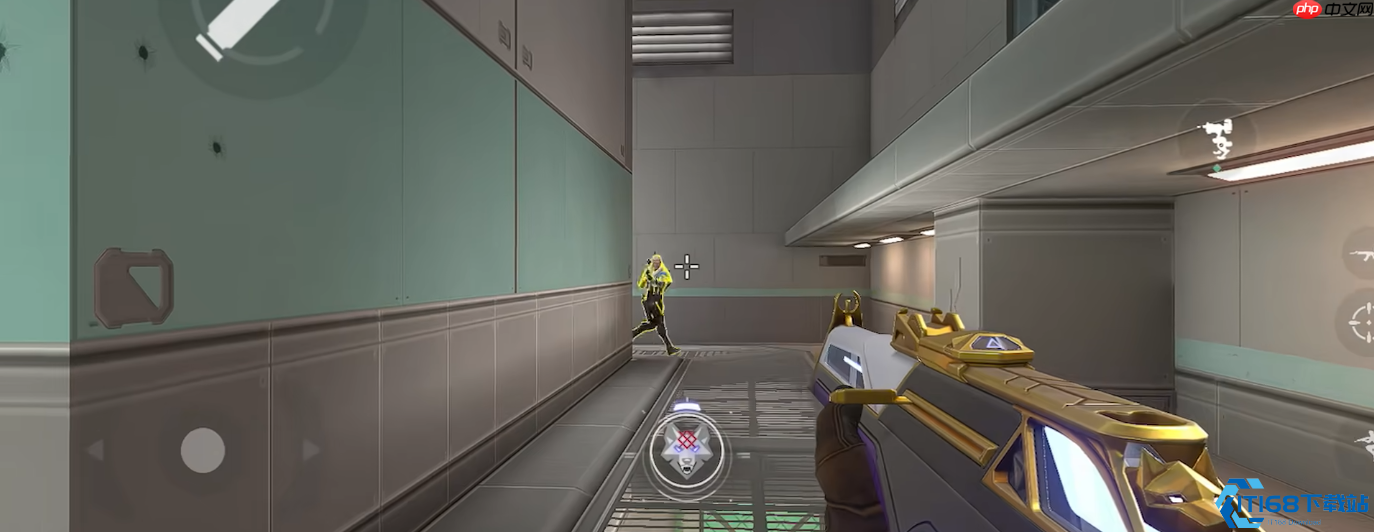Tap the movement joystick center knob
The image size is (1374, 532).
click(202, 450)
